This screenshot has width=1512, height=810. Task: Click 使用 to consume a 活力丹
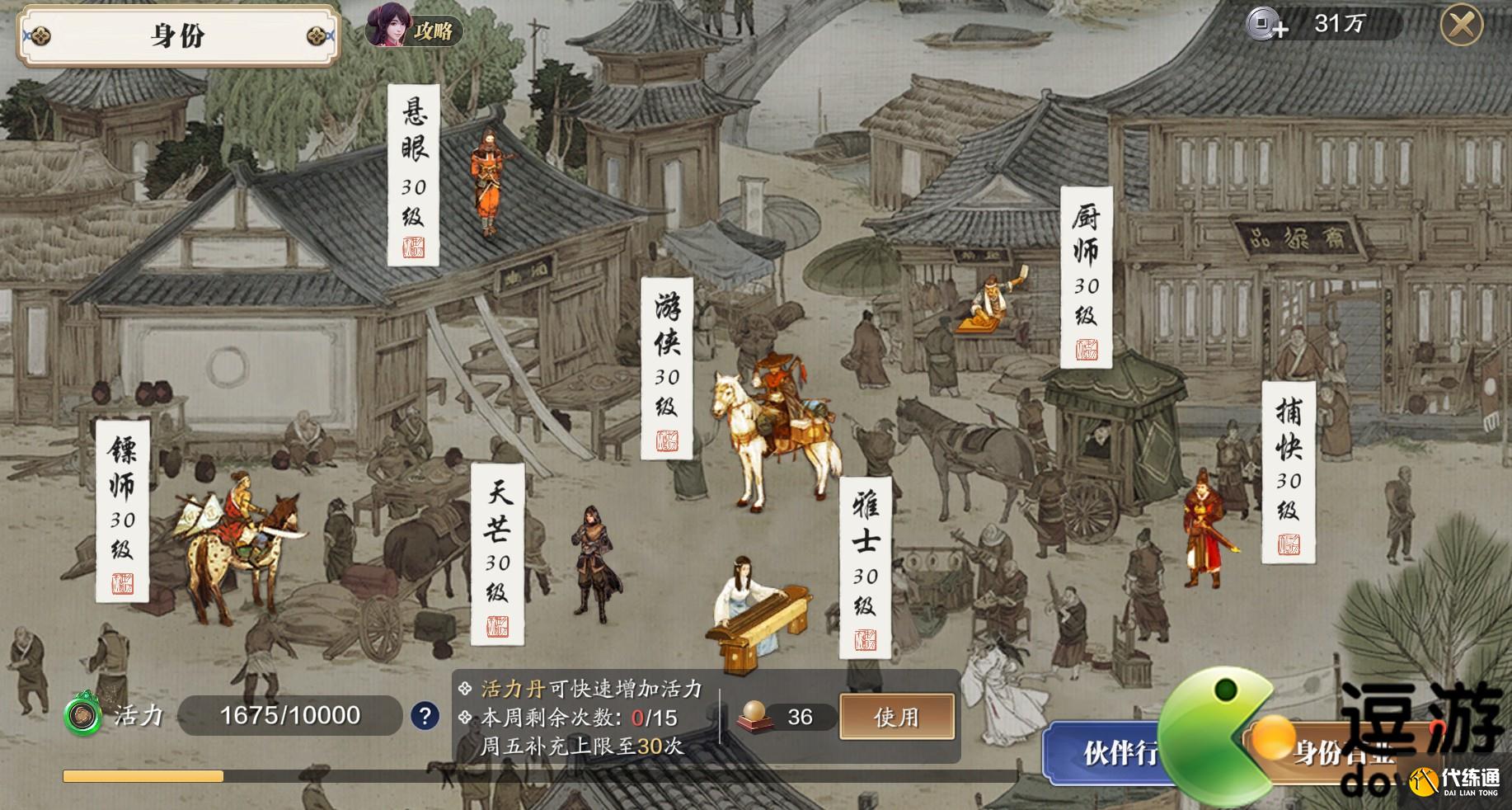pyautogui.click(x=896, y=718)
